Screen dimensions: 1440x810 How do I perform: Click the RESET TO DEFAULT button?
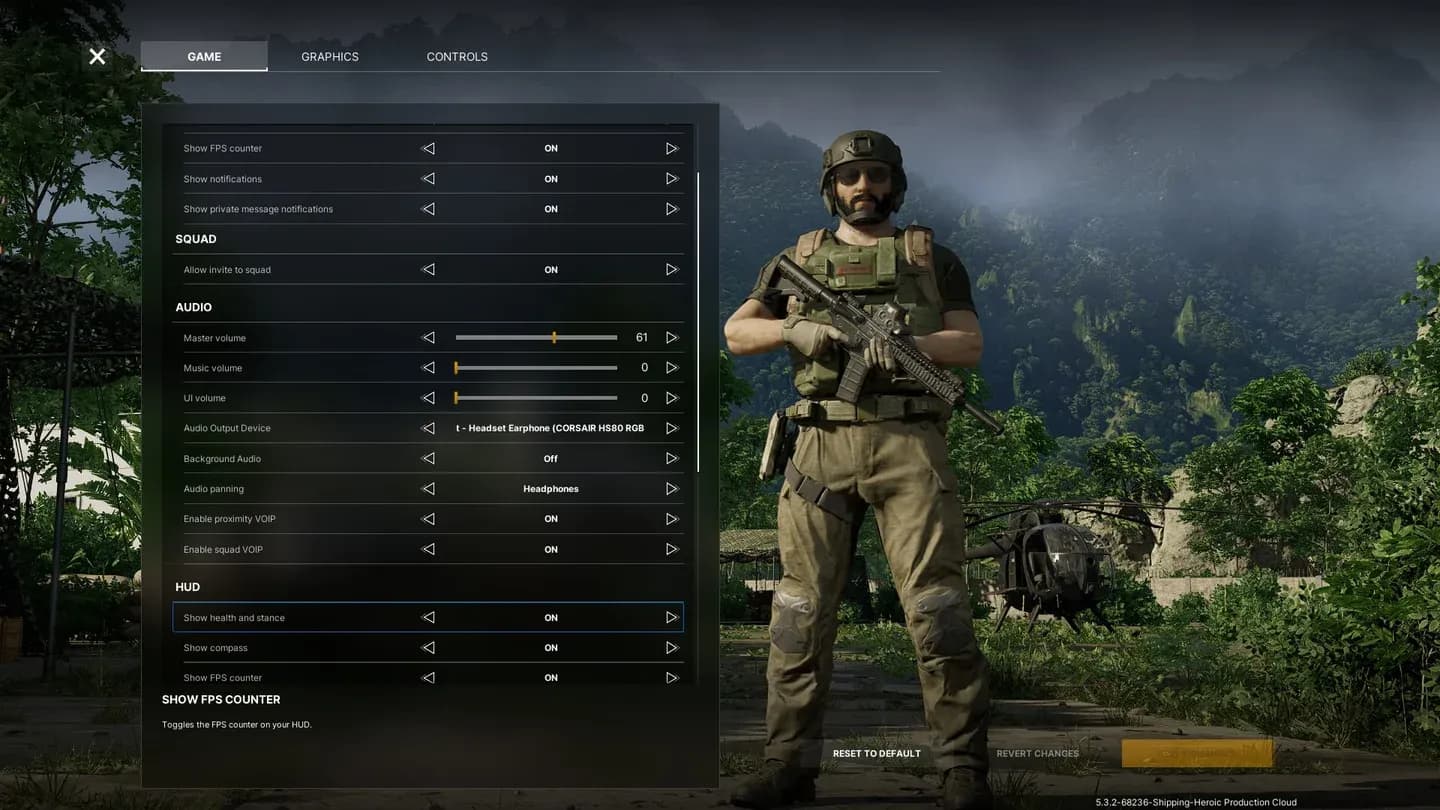877,753
